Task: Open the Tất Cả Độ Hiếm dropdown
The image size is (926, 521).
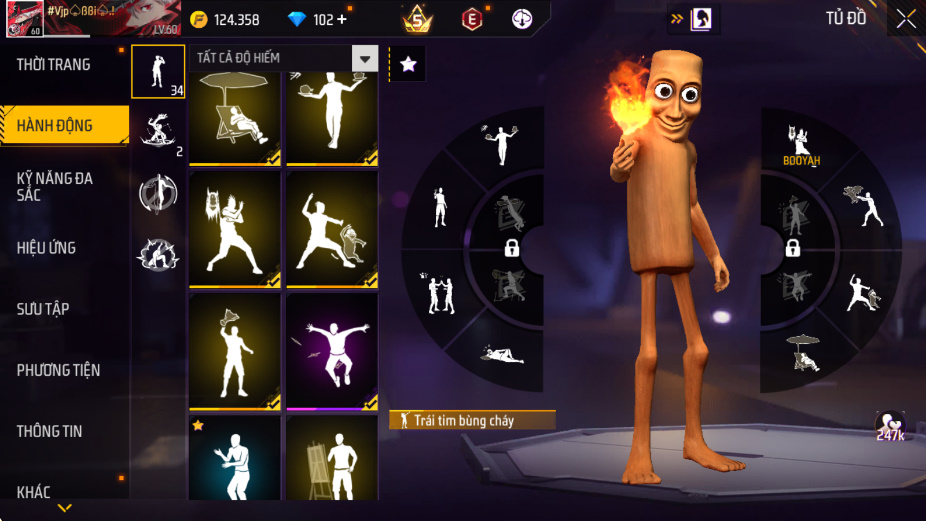Action: point(364,58)
